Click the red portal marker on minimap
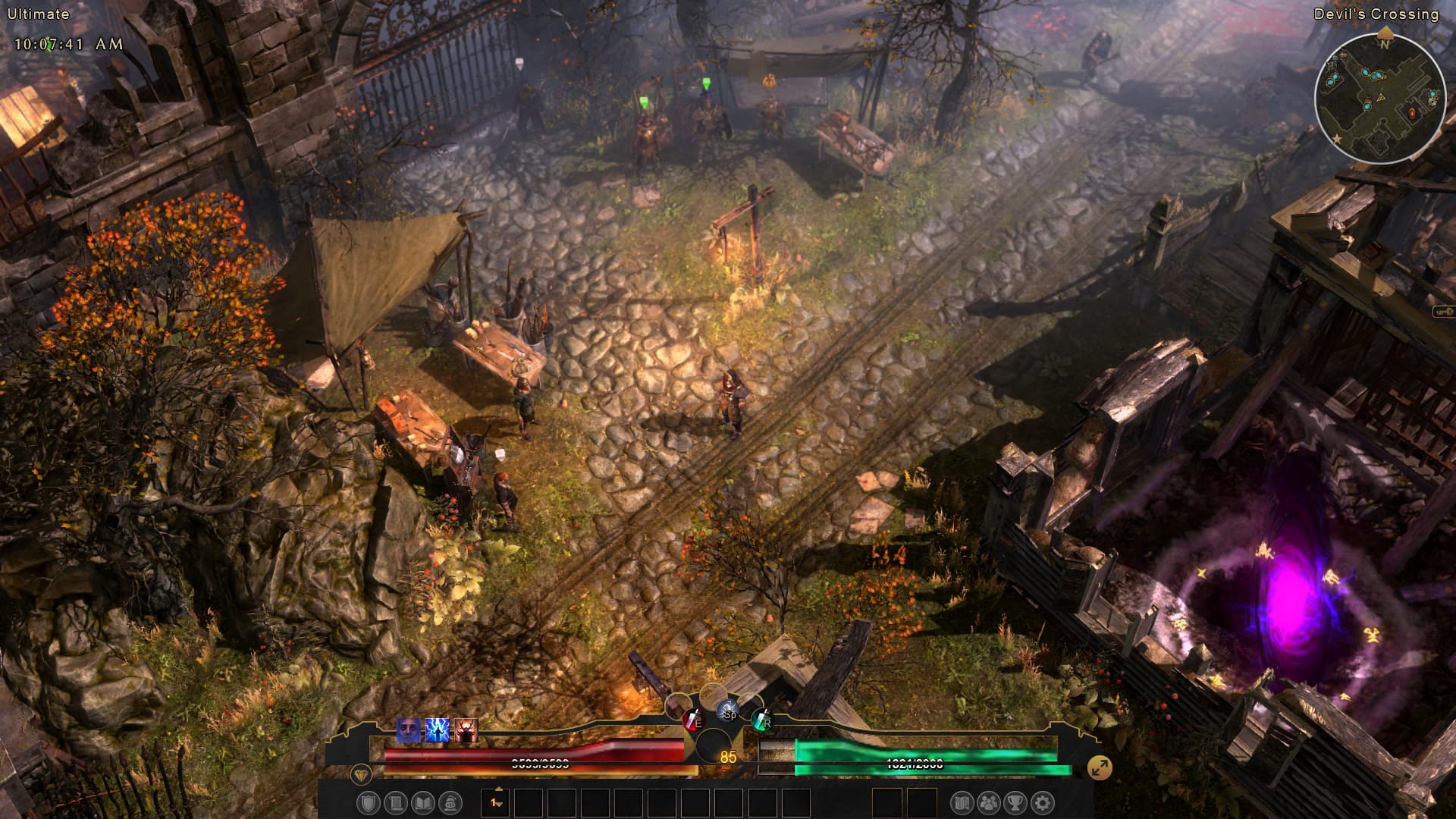The width and height of the screenshot is (1456, 819). coord(1412,113)
